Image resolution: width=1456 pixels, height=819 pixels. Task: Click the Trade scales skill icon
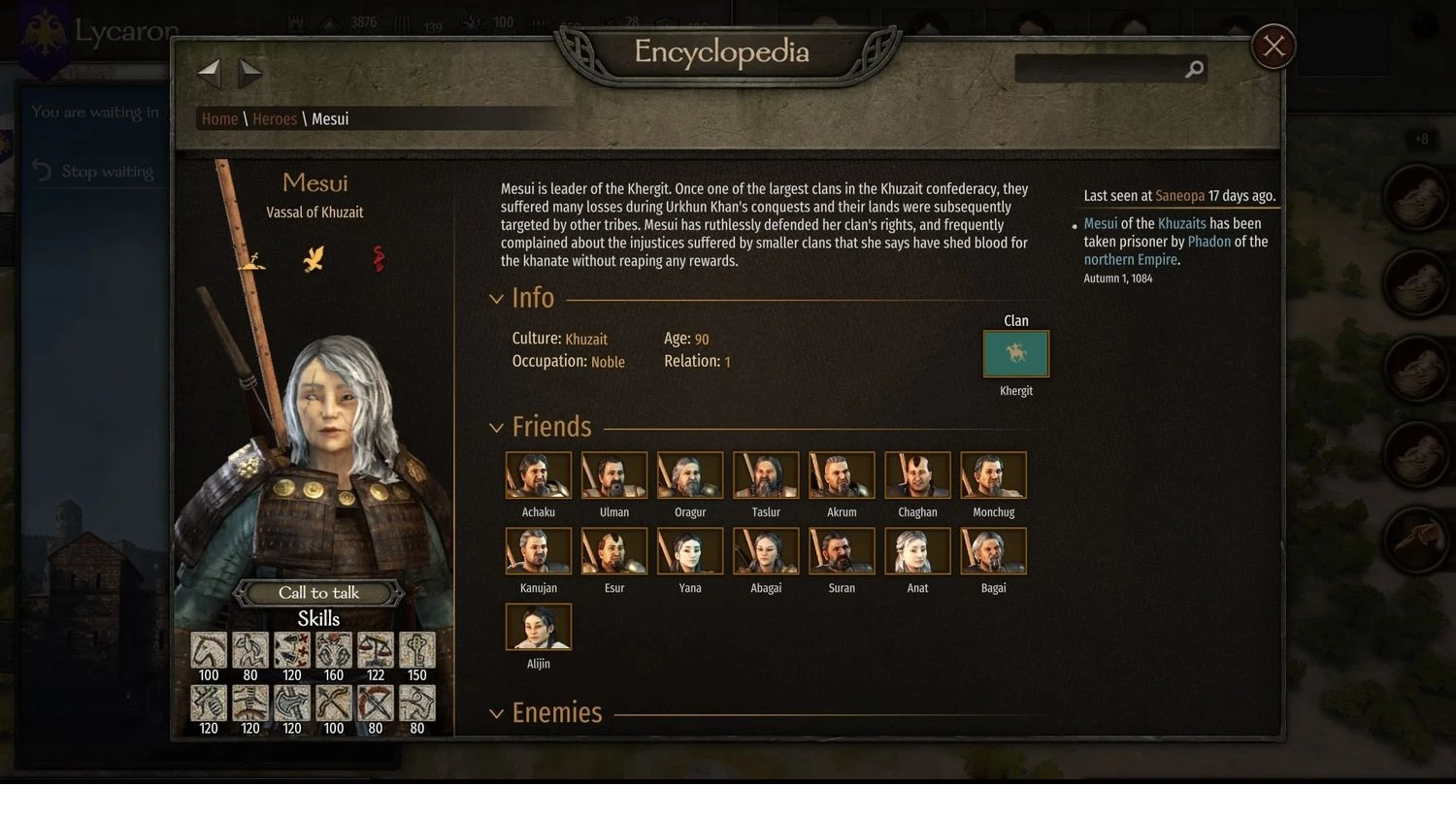(x=375, y=650)
